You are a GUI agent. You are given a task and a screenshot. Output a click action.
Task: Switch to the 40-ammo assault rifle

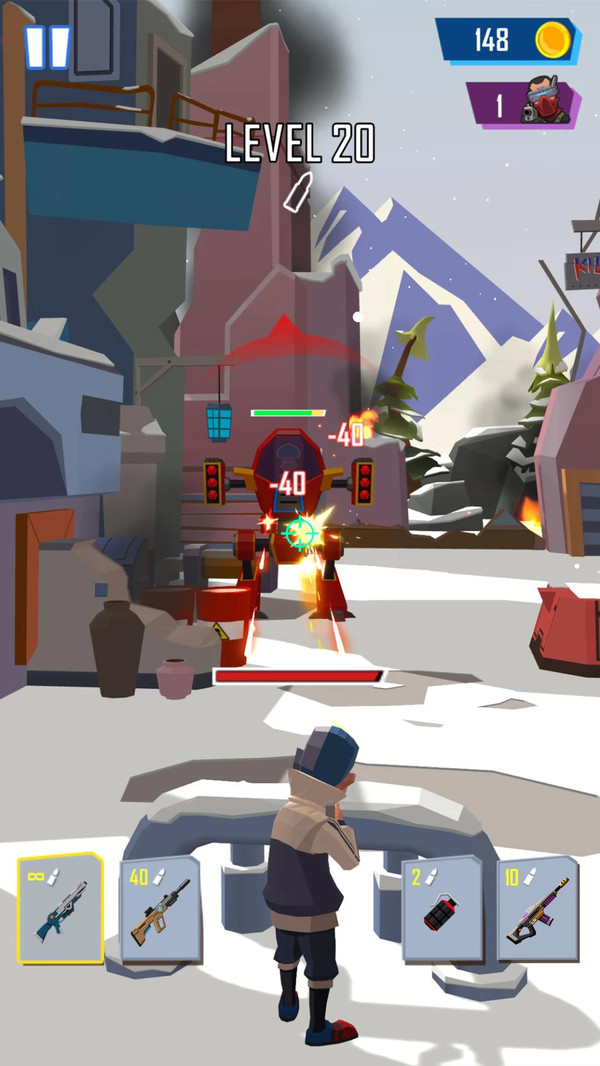159,910
